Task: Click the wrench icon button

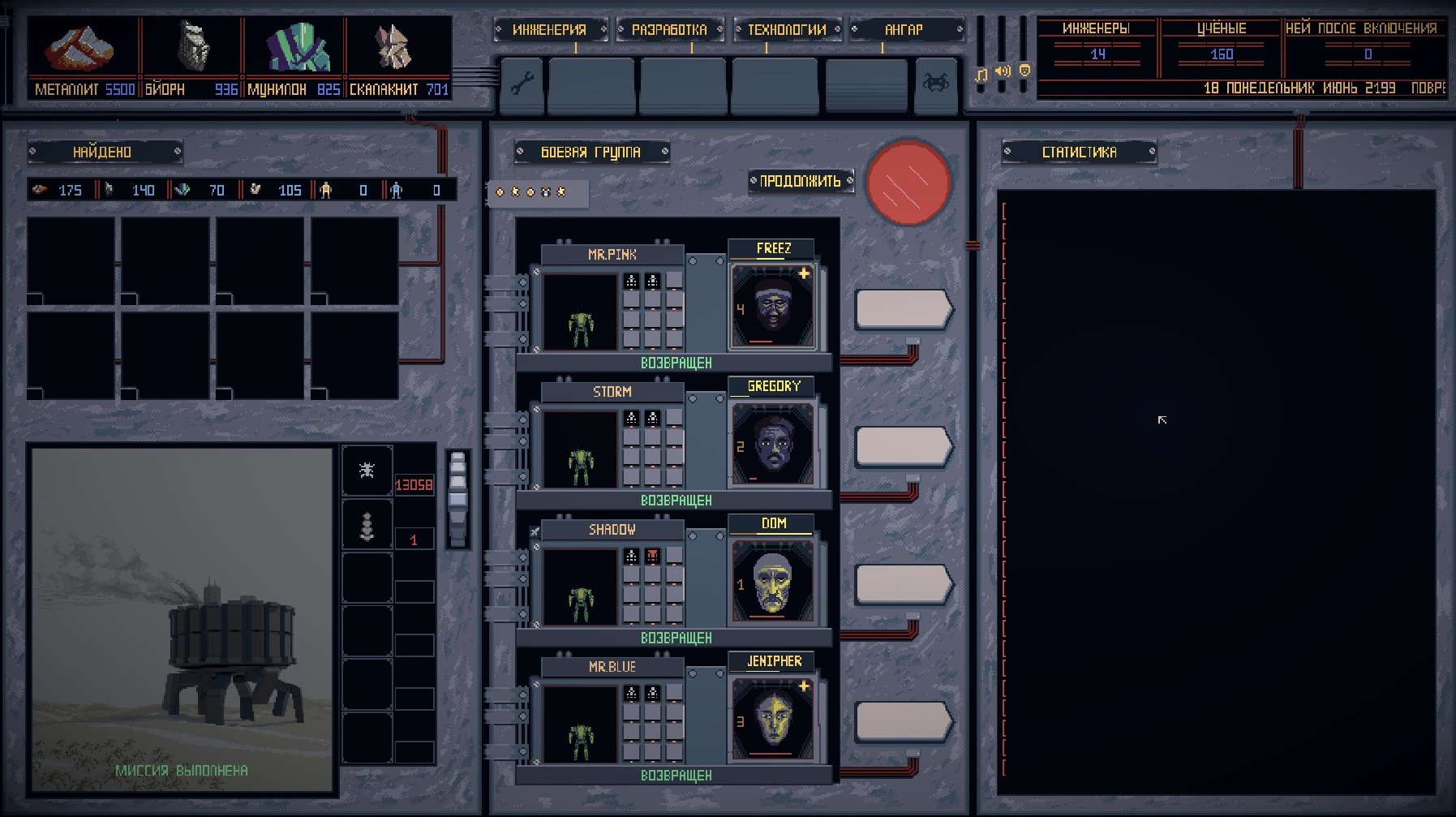Action: coord(522,84)
